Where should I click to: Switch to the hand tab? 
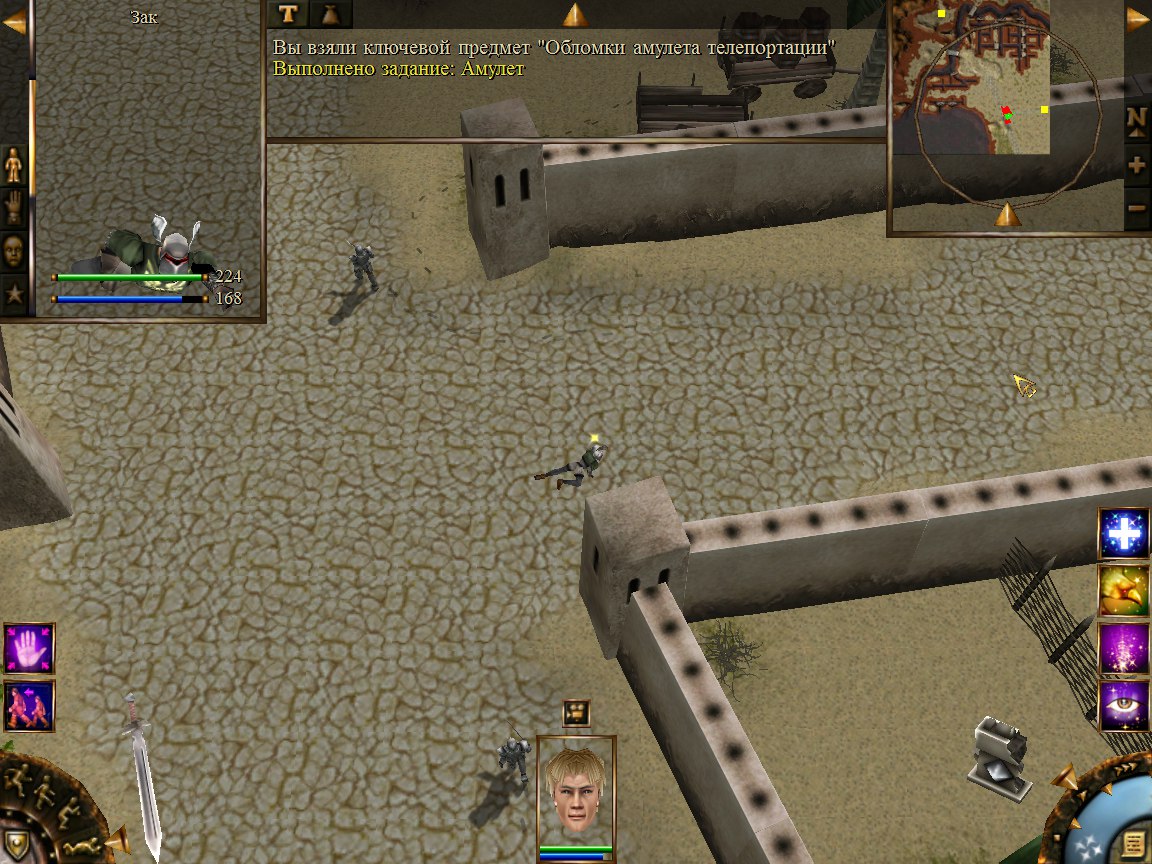click(x=14, y=207)
